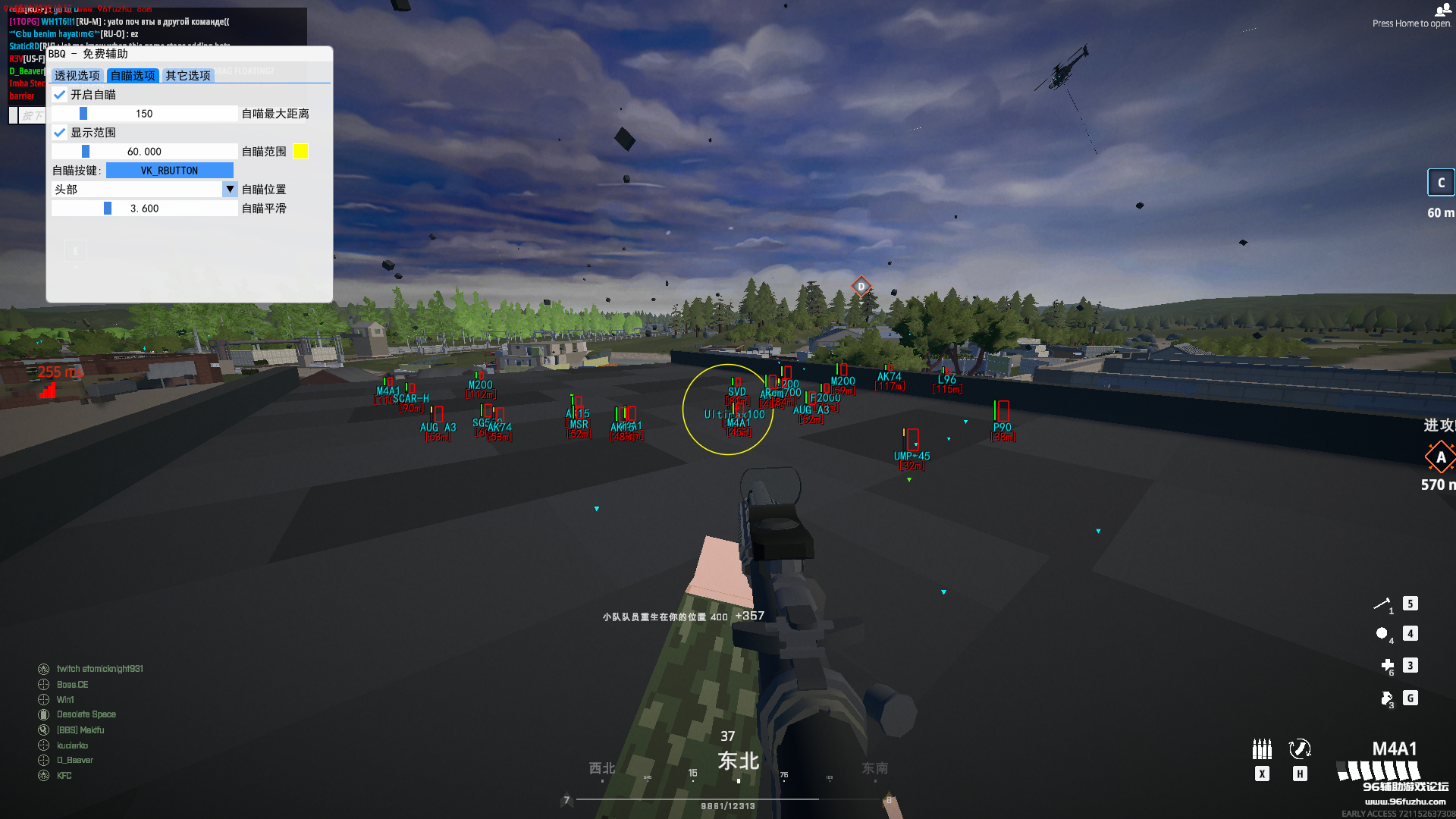Open the yellow 自瞄范围 color swatch
This screenshot has height=819, width=1456.
pyautogui.click(x=301, y=152)
